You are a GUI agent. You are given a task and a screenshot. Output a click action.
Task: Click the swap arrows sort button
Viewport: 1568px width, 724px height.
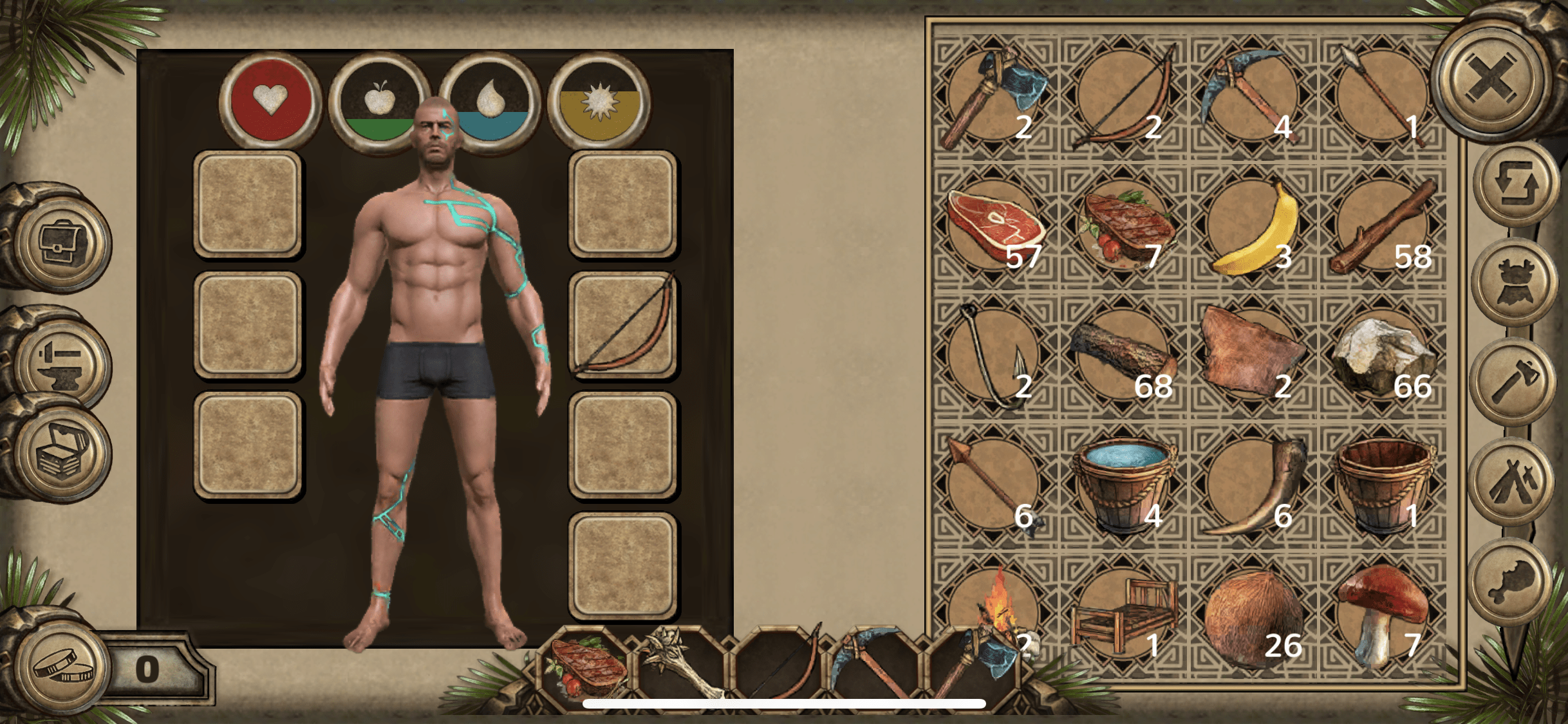pos(1517,185)
